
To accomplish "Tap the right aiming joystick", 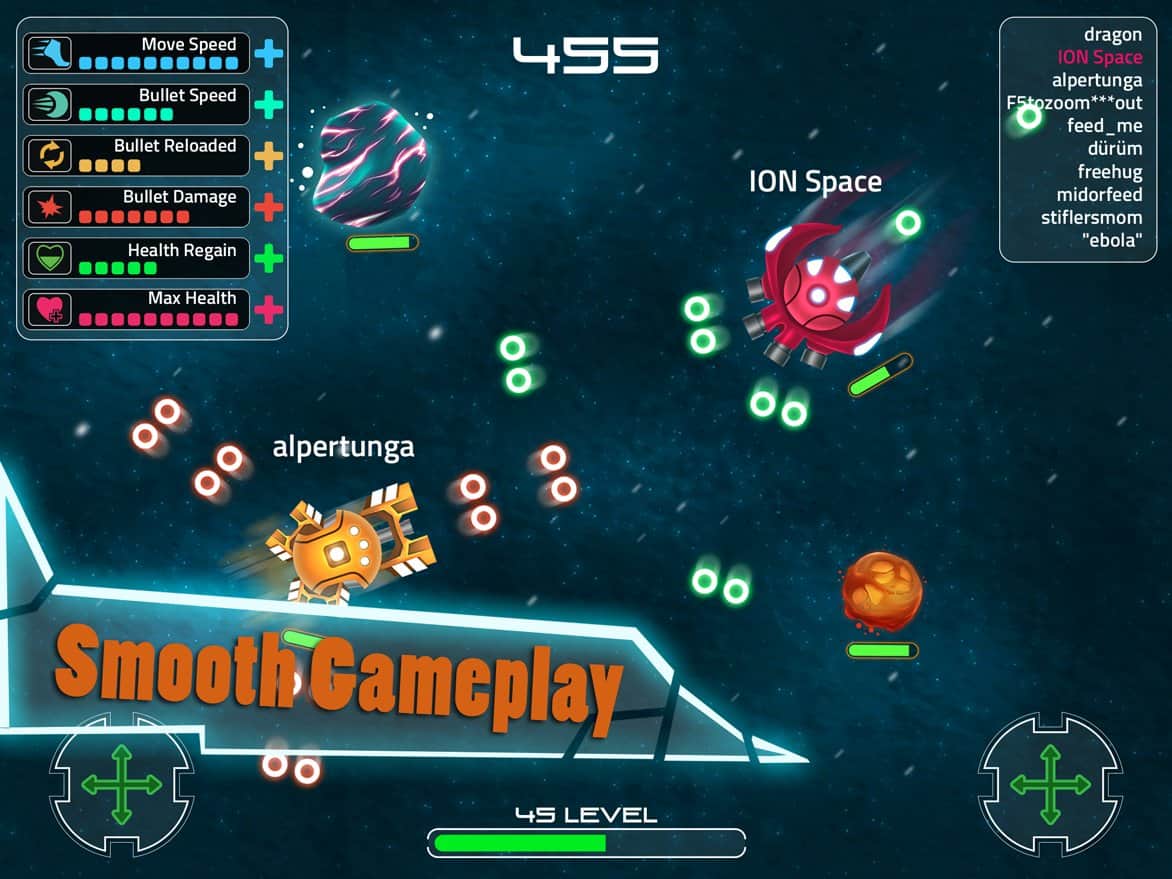I will tap(1050, 784).
